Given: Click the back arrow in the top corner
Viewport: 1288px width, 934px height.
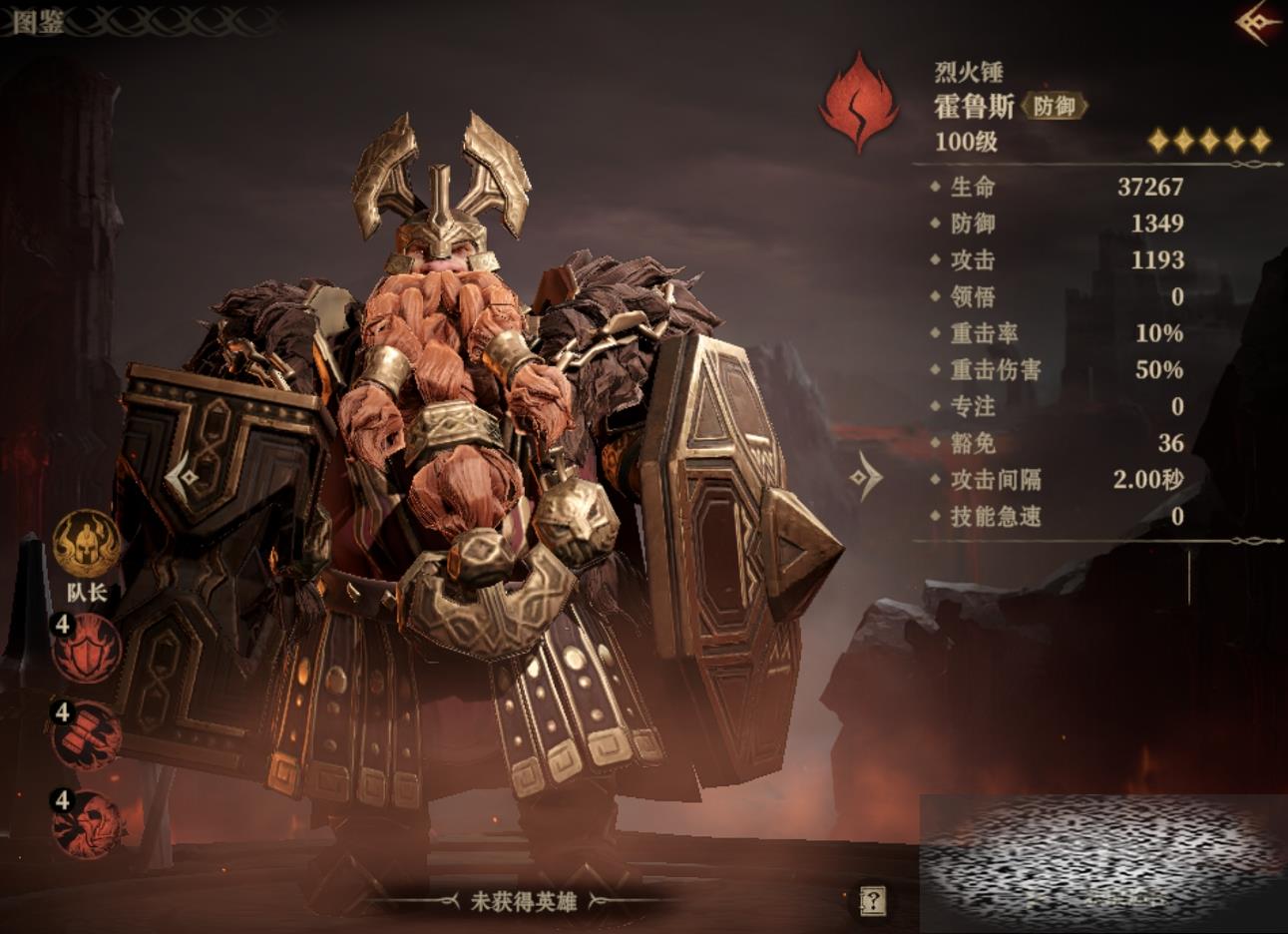Looking at the screenshot, I should (x=1258, y=22).
